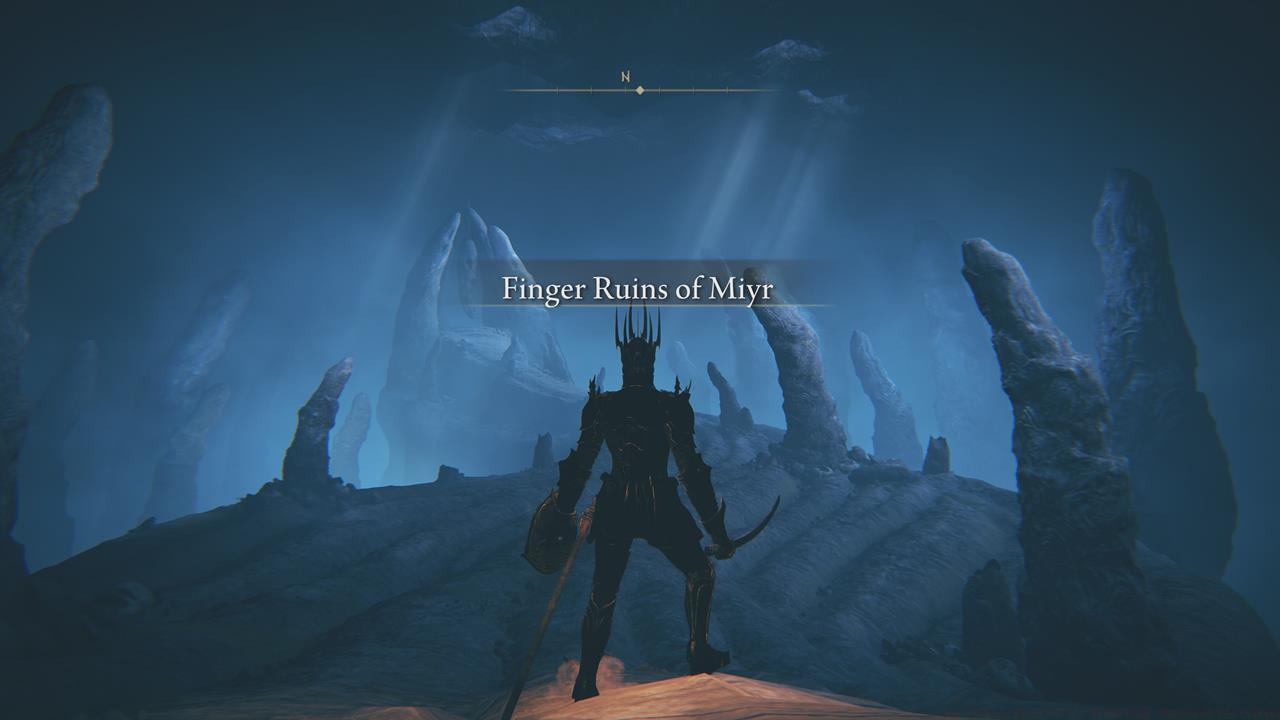The height and width of the screenshot is (720, 1280).
Task: Click the small tick beside the N marker
Action: pos(626,90)
